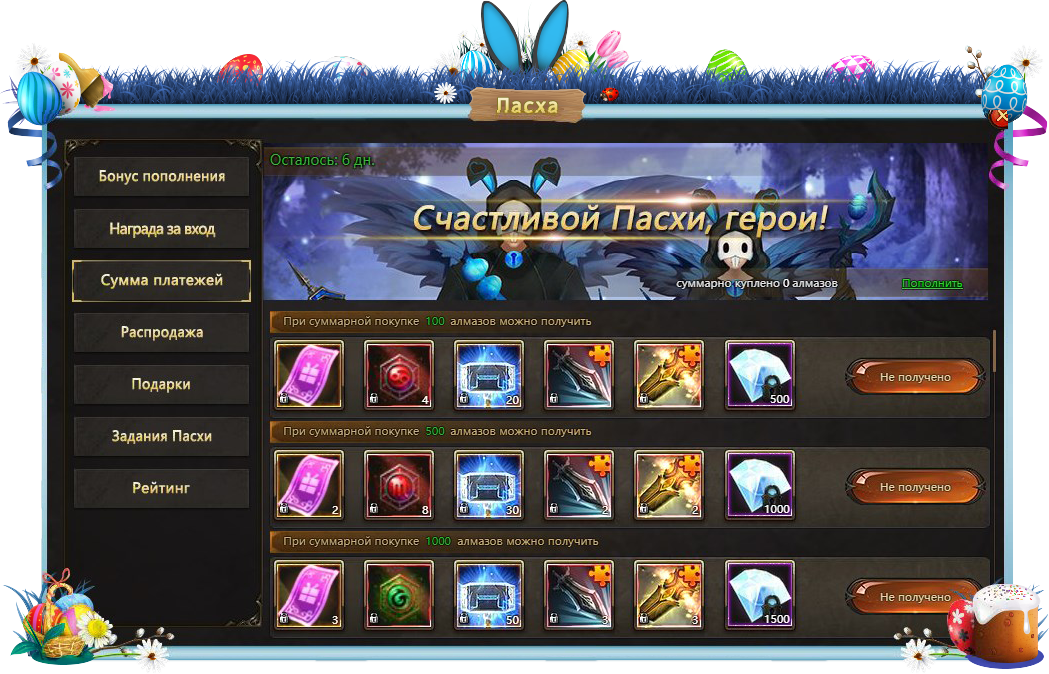Click the green Пополнить link
This screenshot has width=1049, height=674.
tap(931, 284)
